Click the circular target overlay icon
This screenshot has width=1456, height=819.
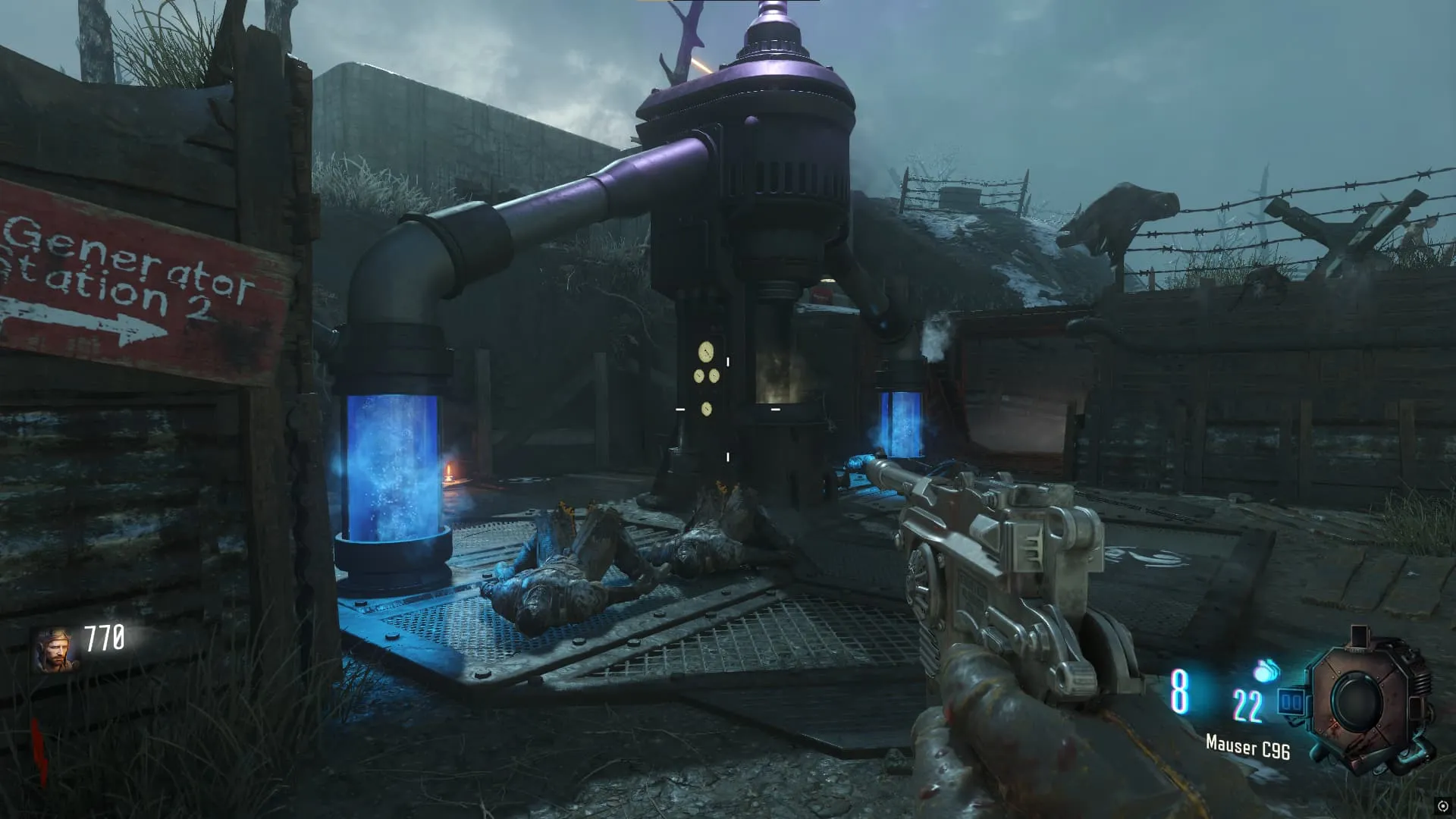tap(1442, 806)
